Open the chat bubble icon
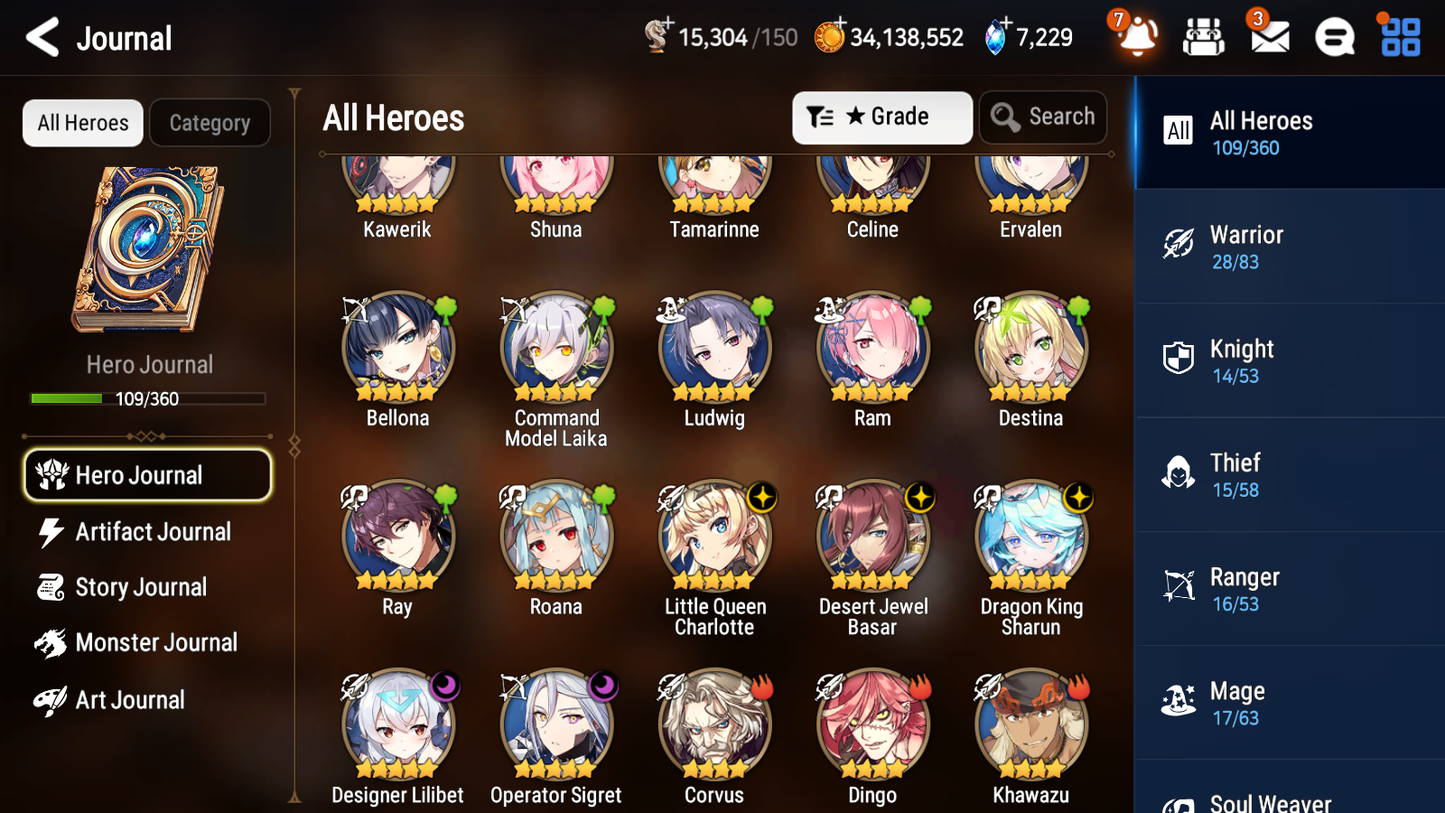Viewport: 1445px width, 813px height. click(x=1334, y=36)
